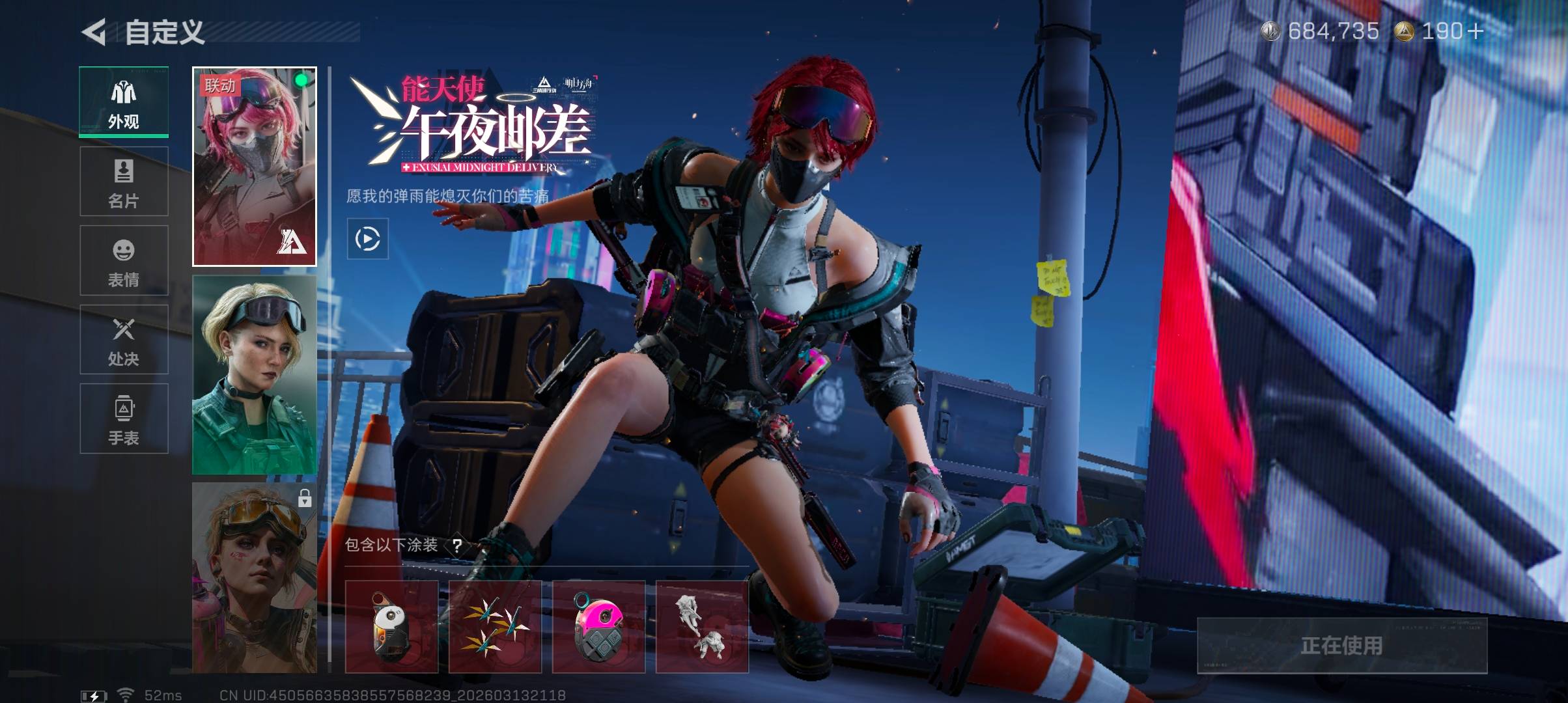
Task: View the white figures paint item
Action: [x=702, y=627]
